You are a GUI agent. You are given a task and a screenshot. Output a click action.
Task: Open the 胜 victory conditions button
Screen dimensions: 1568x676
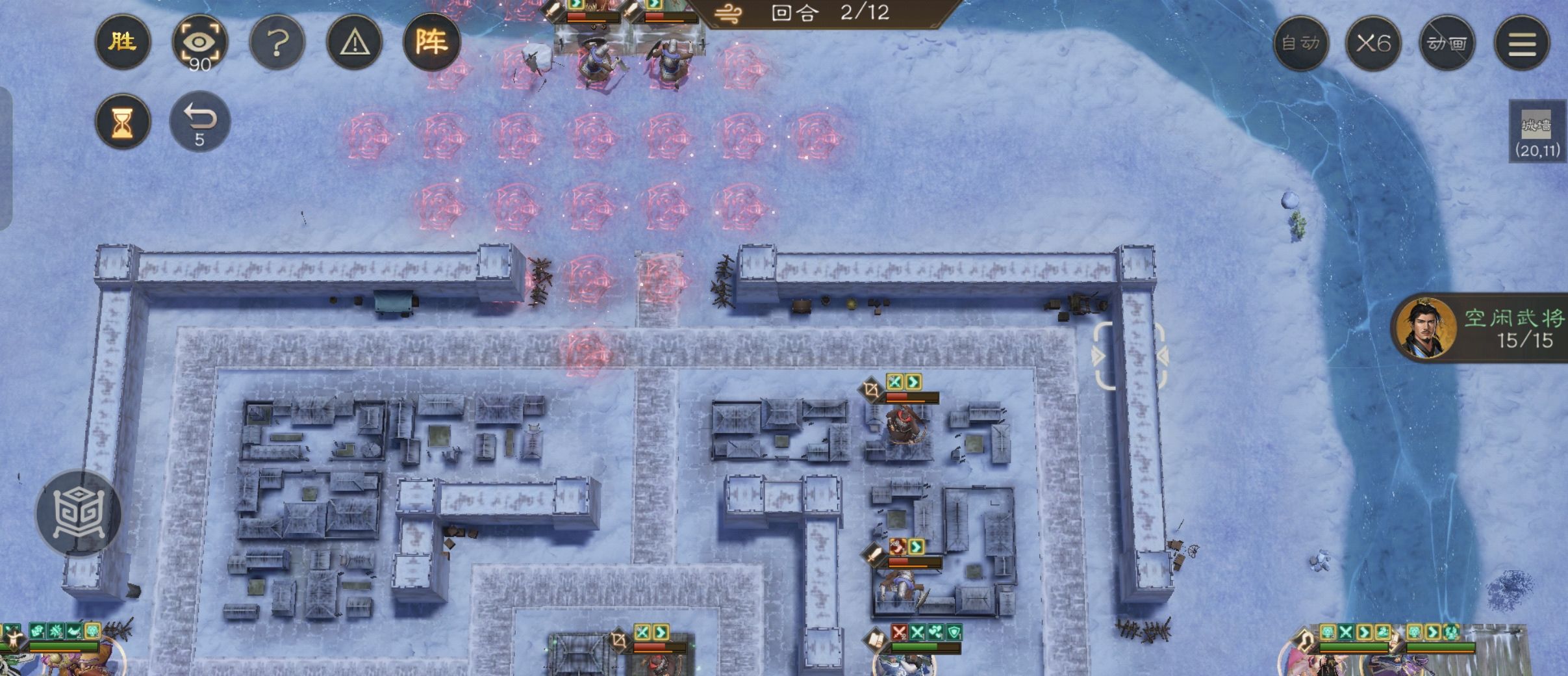tap(122, 43)
